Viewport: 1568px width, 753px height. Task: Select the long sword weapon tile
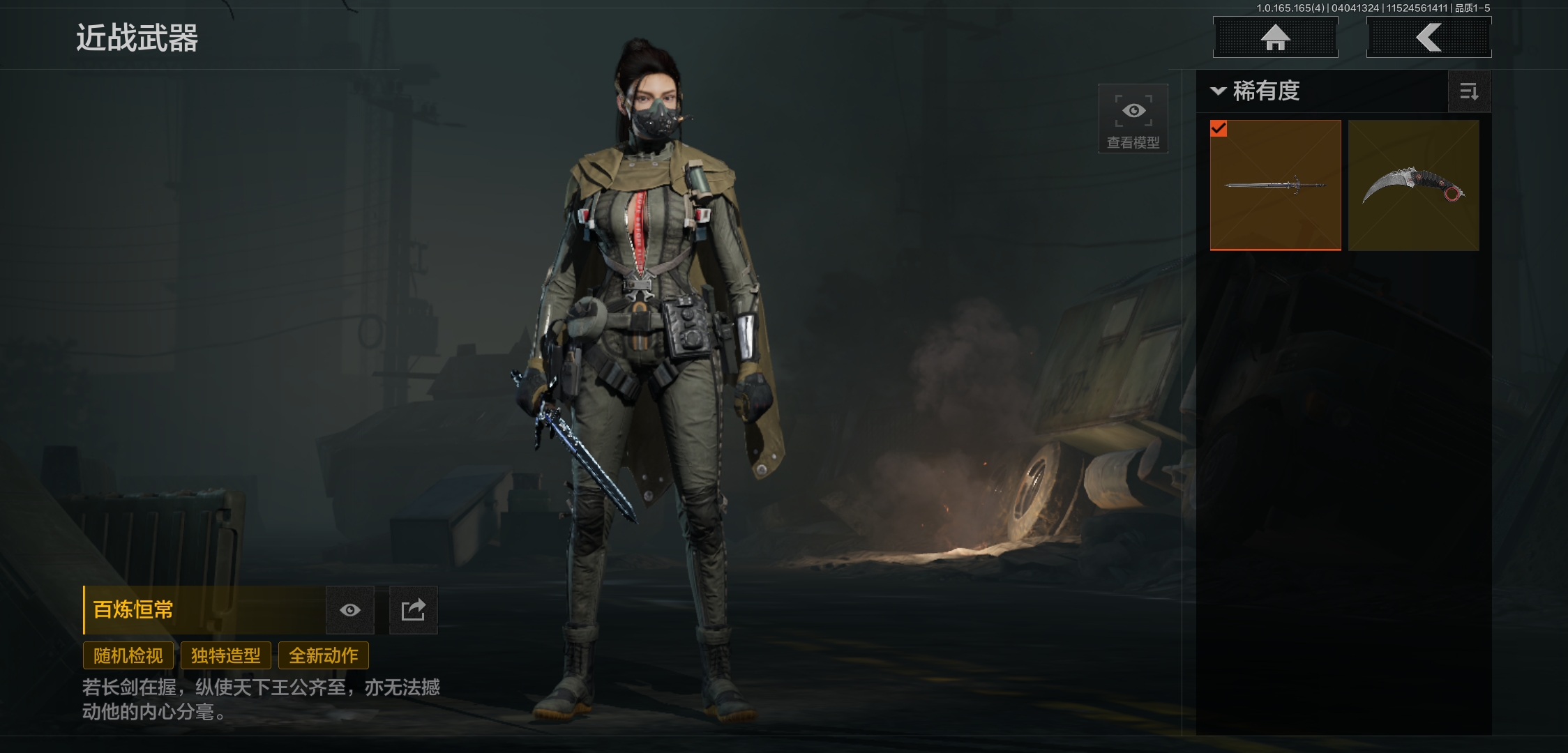[1275, 185]
